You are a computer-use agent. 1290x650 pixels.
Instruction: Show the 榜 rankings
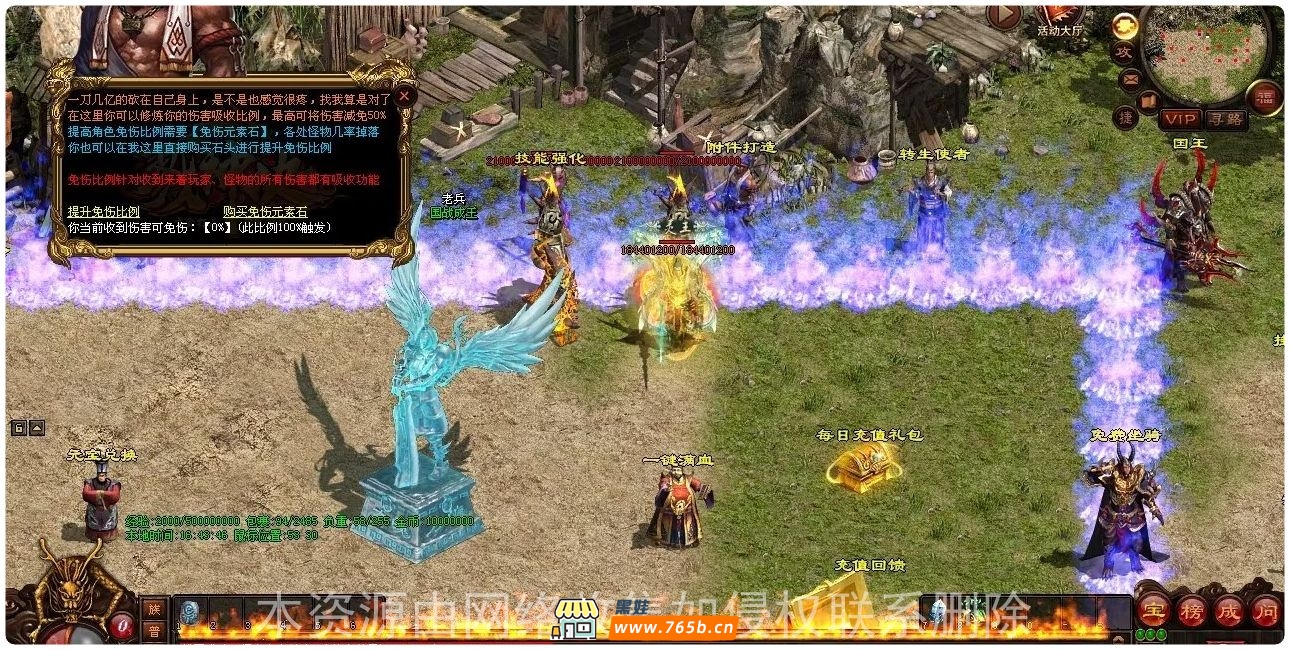1191,610
